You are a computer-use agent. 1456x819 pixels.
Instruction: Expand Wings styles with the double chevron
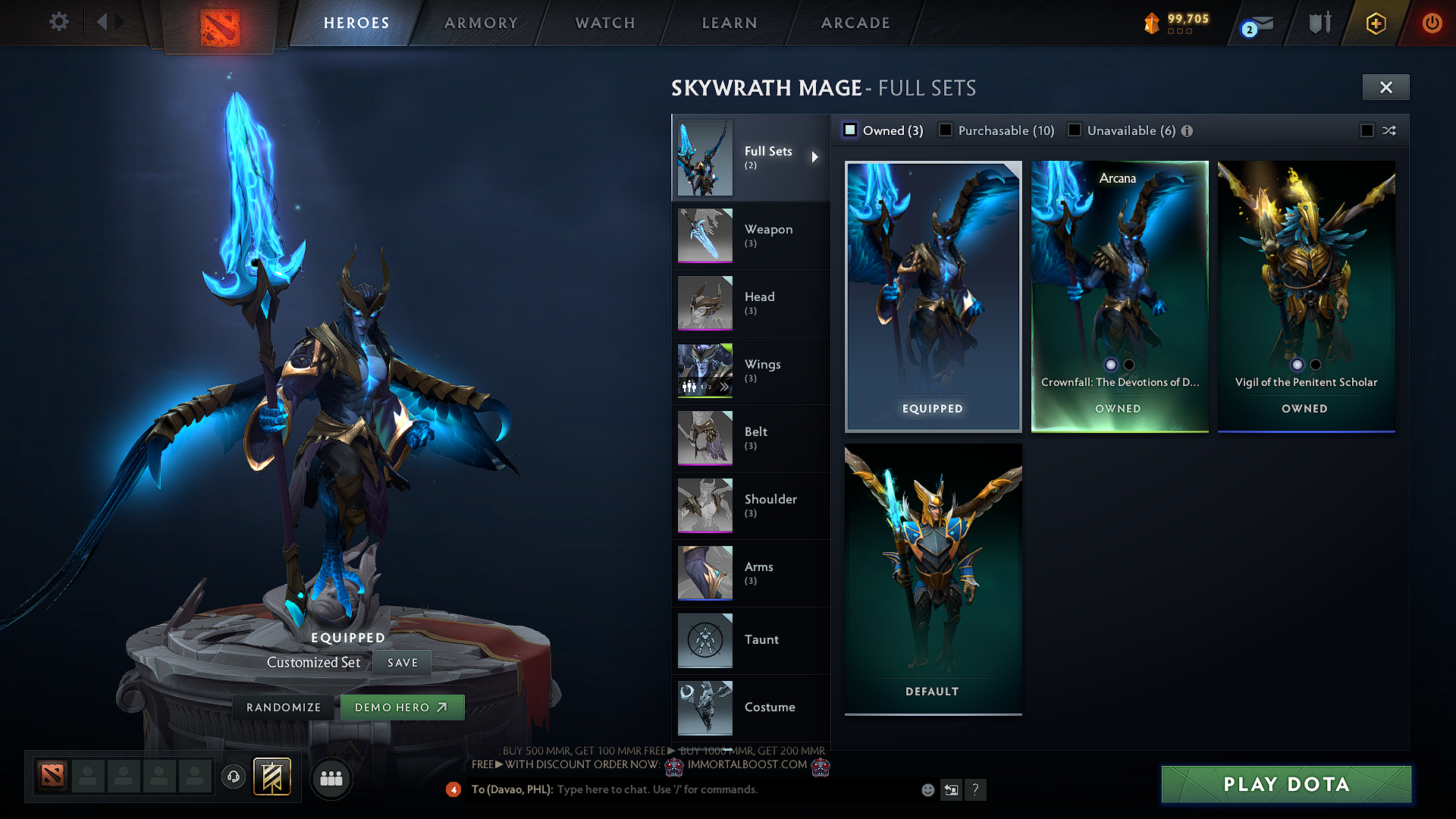click(x=726, y=387)
